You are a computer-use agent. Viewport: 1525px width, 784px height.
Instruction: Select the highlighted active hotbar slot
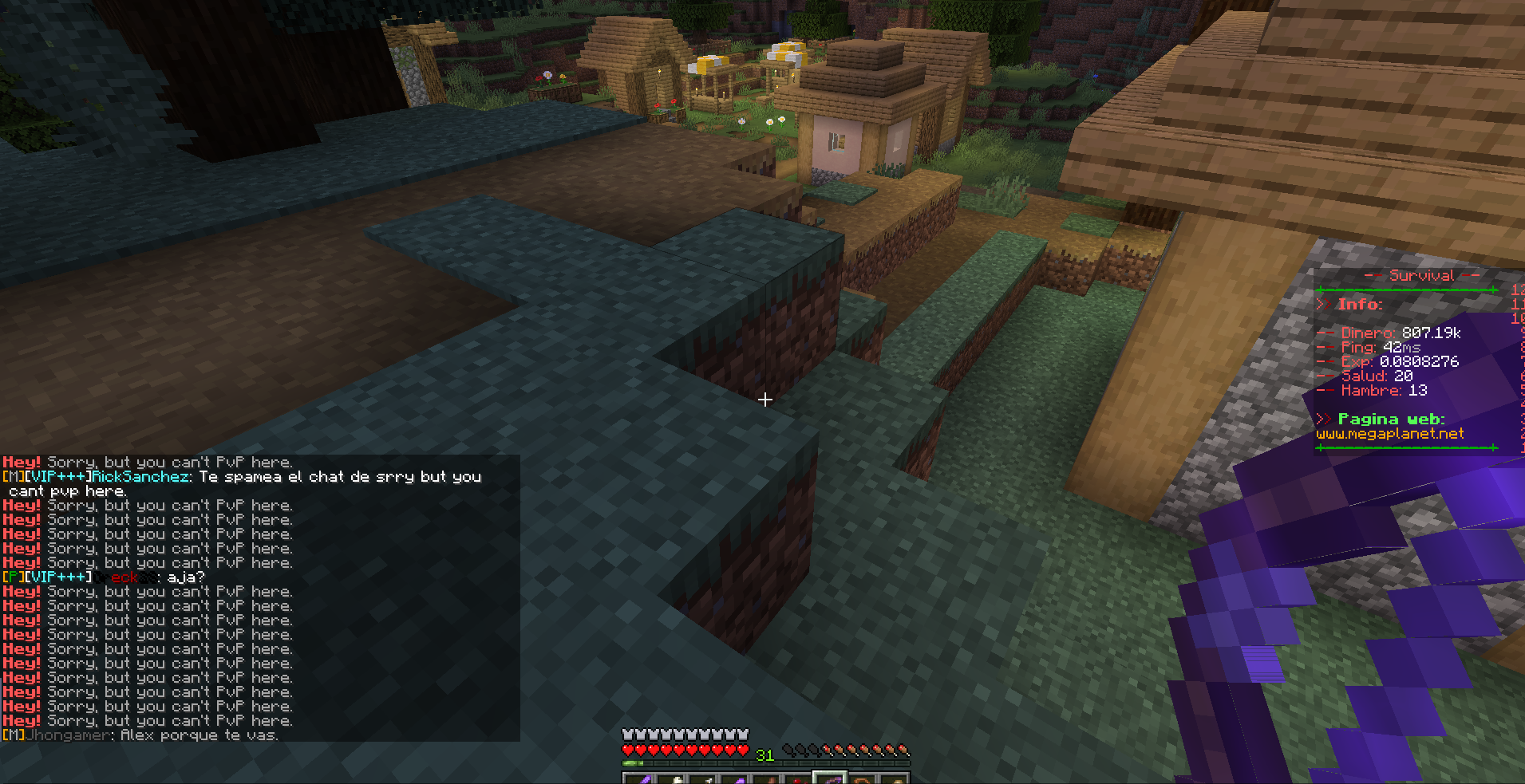click(x=829, y=778)
